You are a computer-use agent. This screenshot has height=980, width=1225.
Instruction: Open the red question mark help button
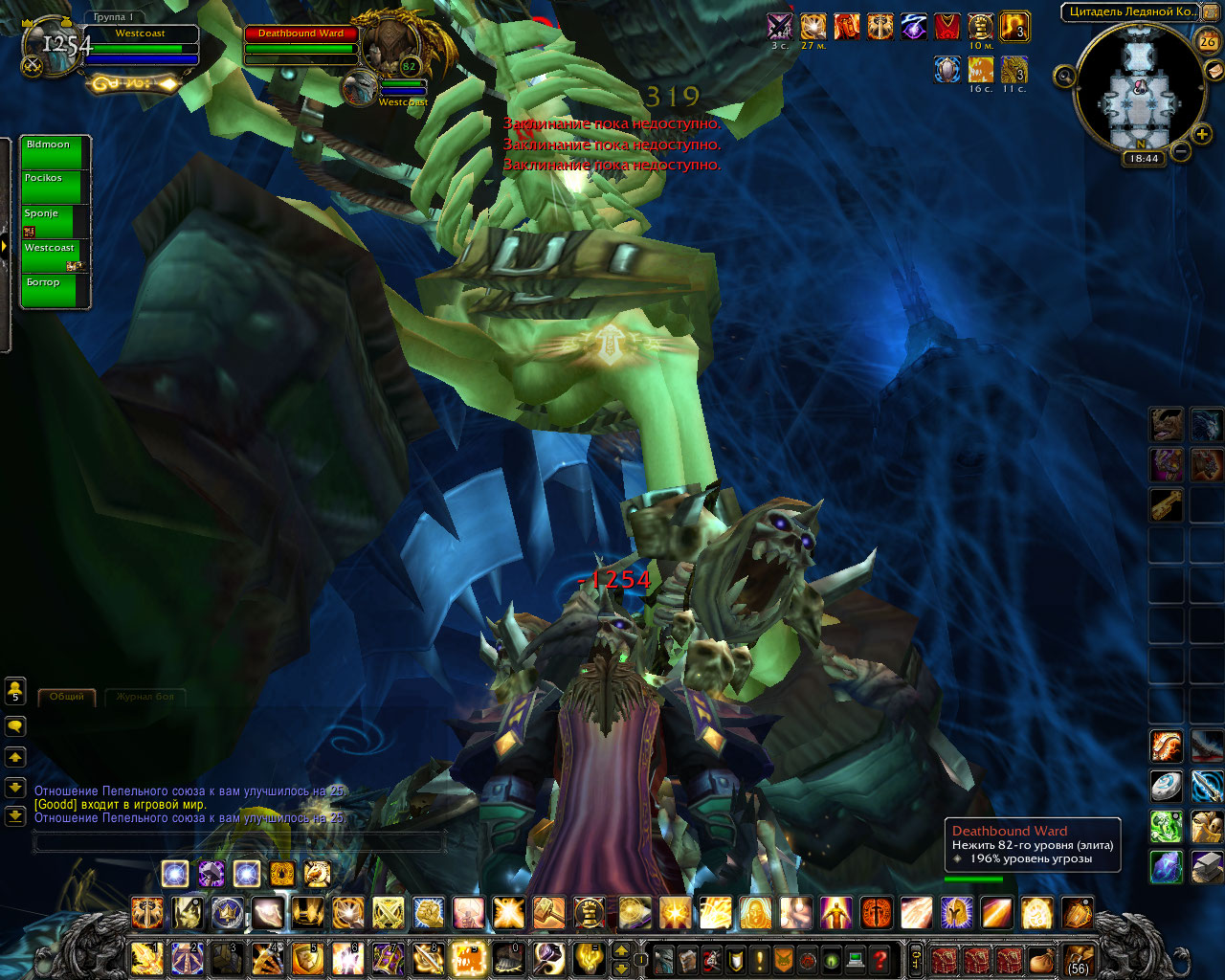pos(880,958)
